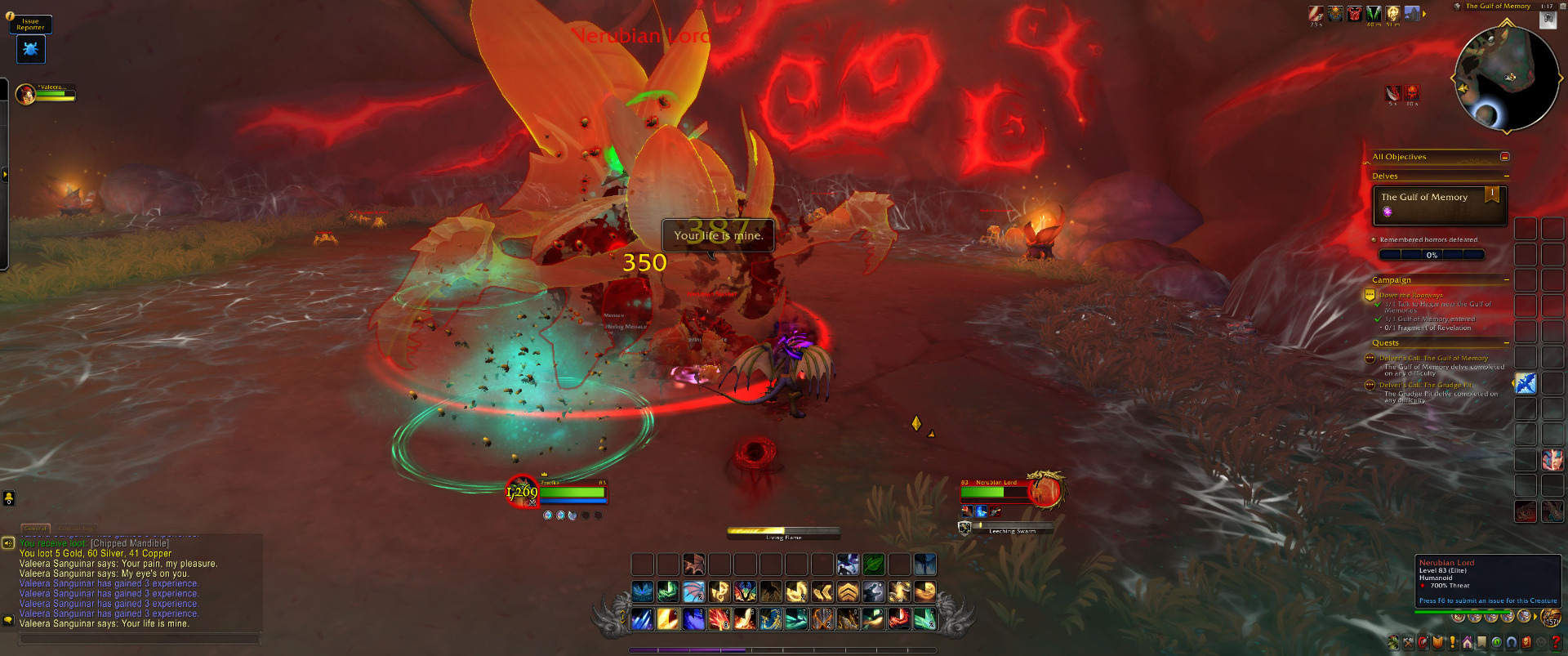Collapse the All Objectives tracker
1568x656 pixels.
1504,157
